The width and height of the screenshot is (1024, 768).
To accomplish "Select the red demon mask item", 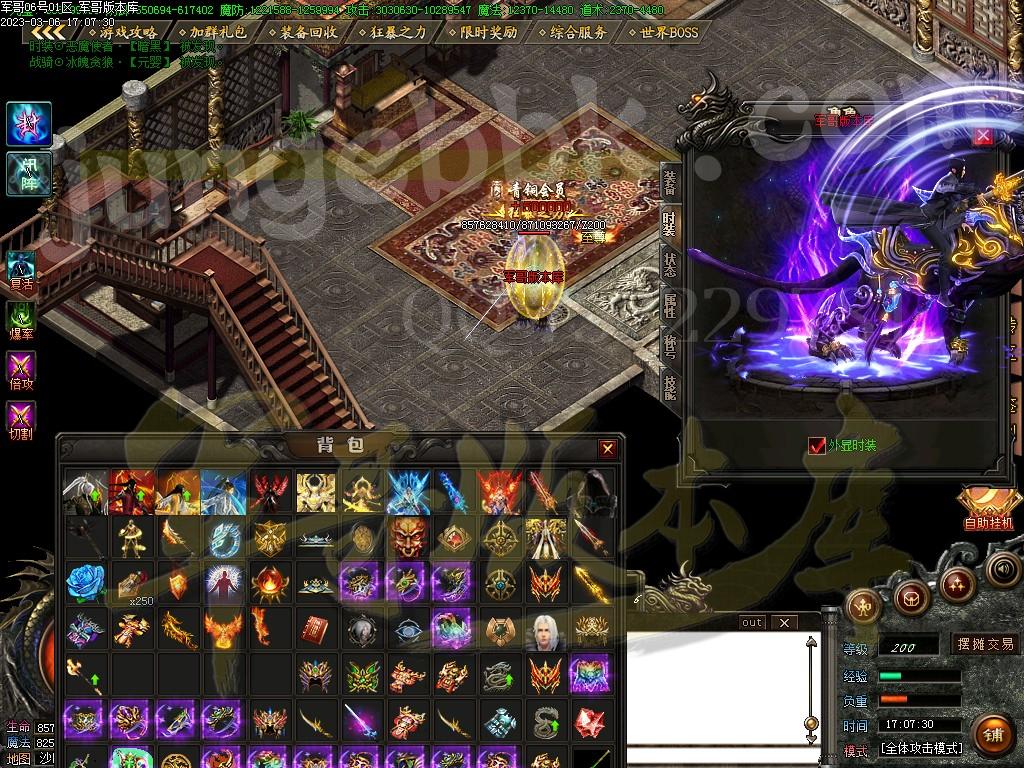I will 407,538.
